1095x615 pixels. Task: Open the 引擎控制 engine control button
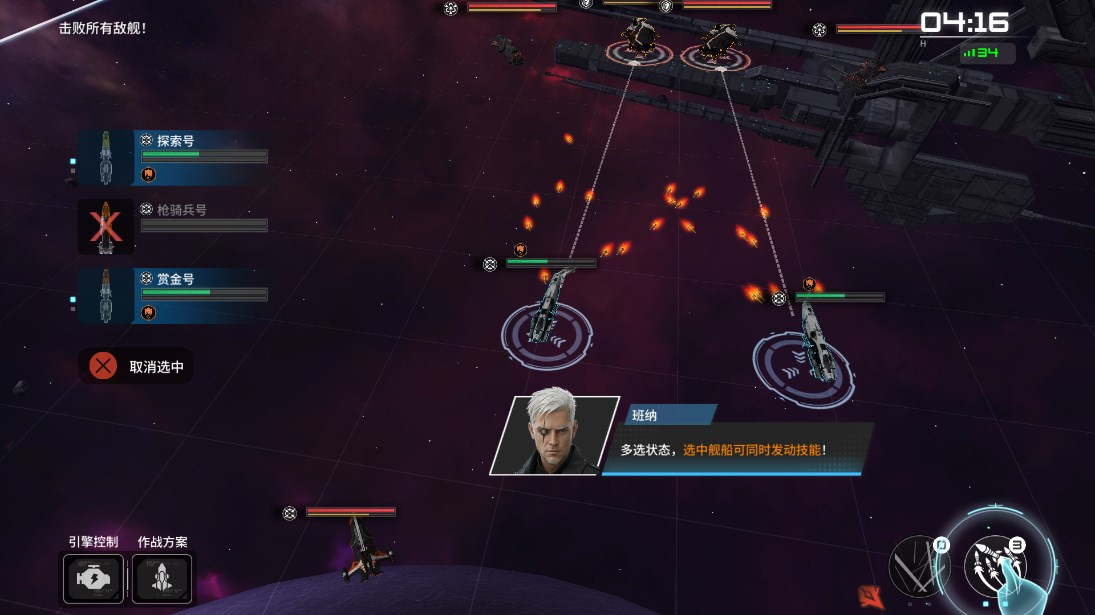[x=93, y=579]
